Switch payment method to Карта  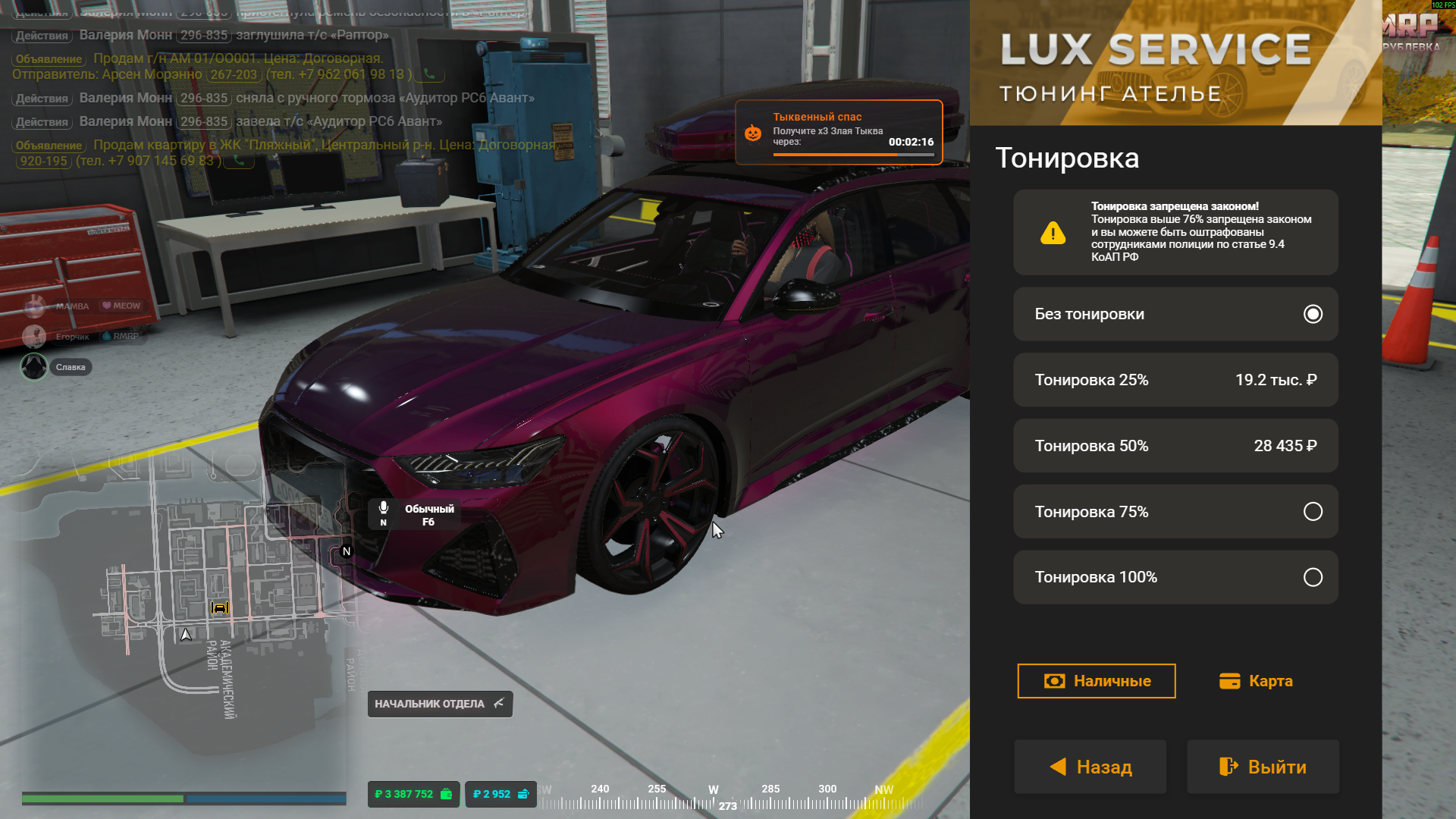[1256, 681]
